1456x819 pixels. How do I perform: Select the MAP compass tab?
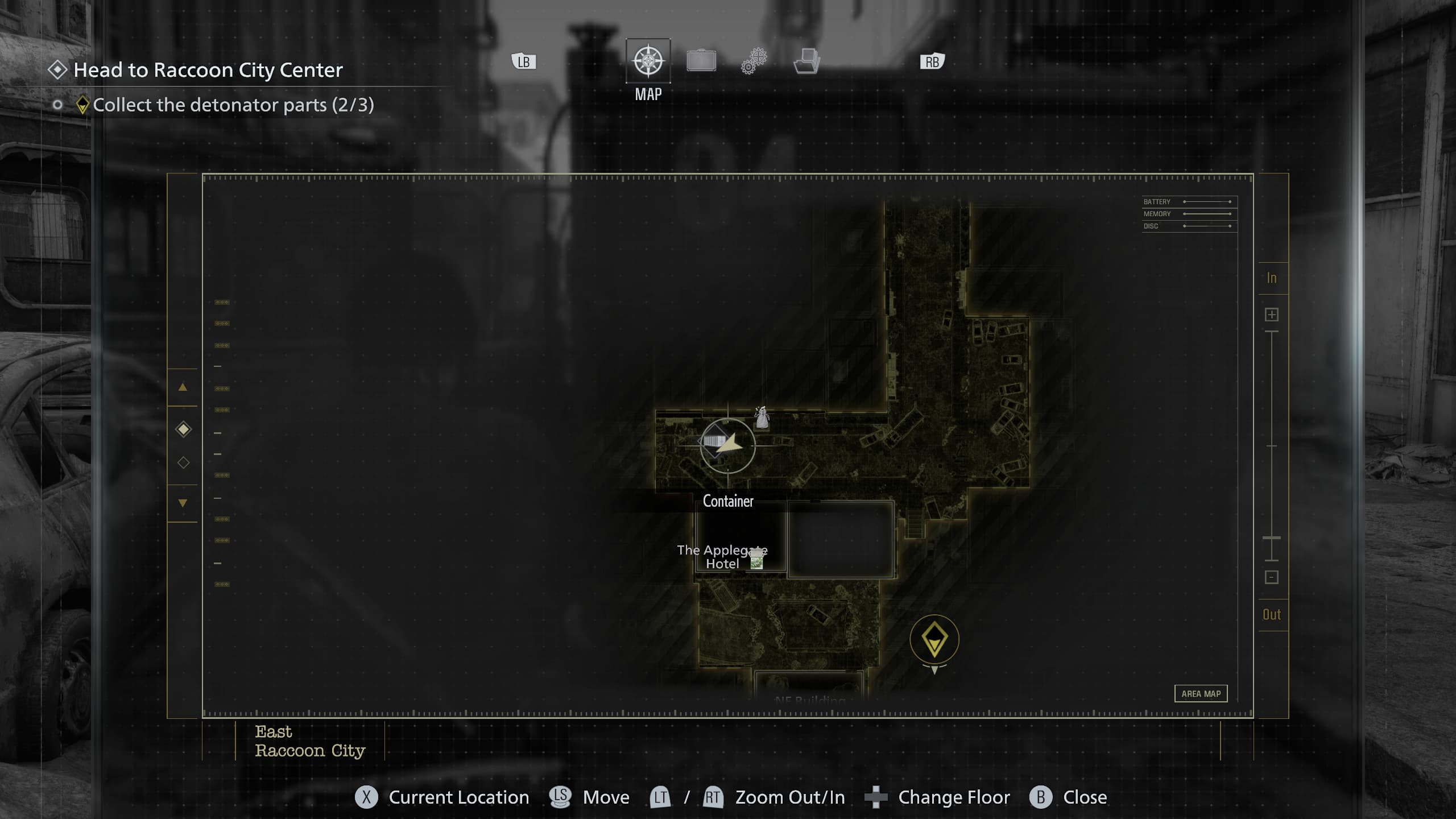click(648, 61)
